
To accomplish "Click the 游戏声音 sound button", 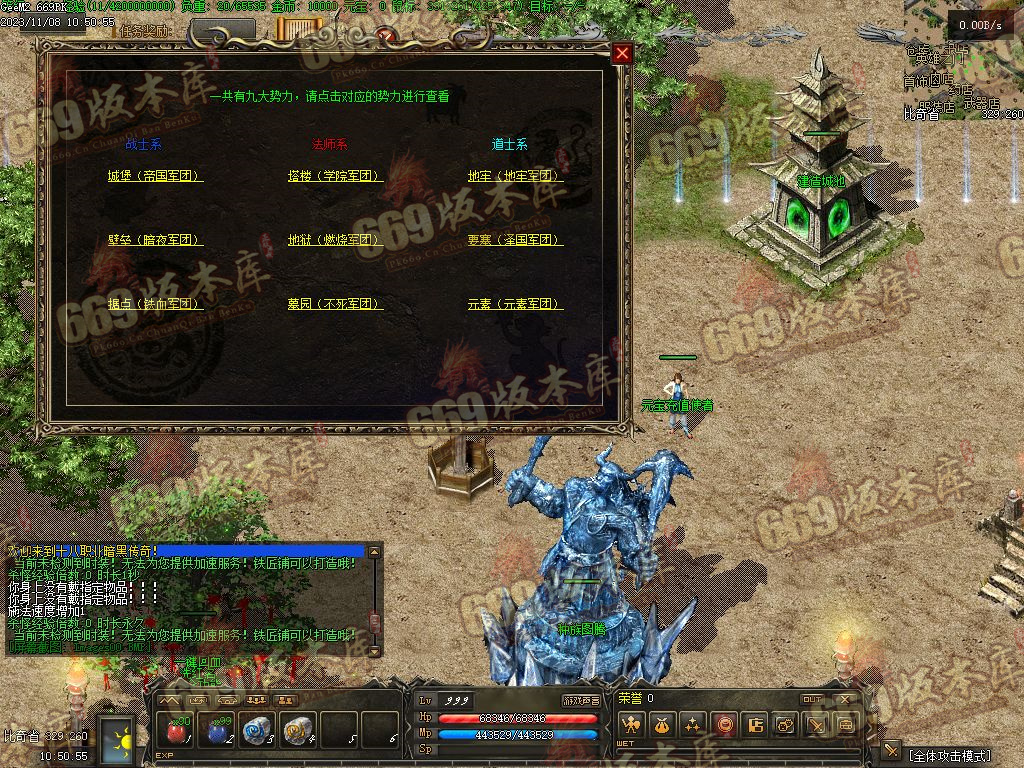I will coord(581,701).
